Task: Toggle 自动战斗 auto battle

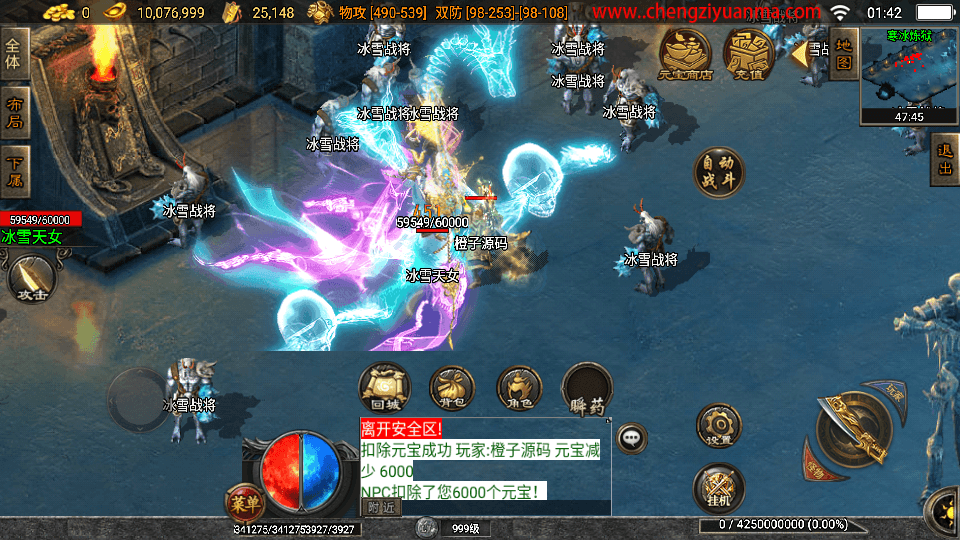Action: click(x=719, y=172)
